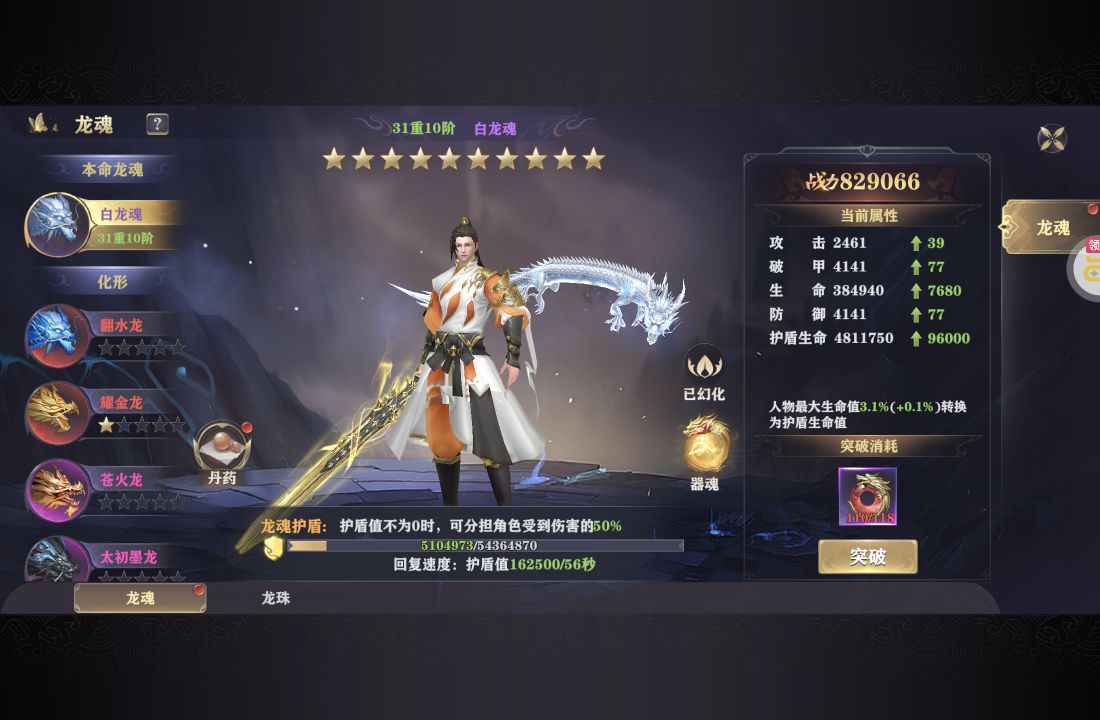Pick the 苍火龙 dragon form
The image size is (1100, 720).
tap(105, 490)
